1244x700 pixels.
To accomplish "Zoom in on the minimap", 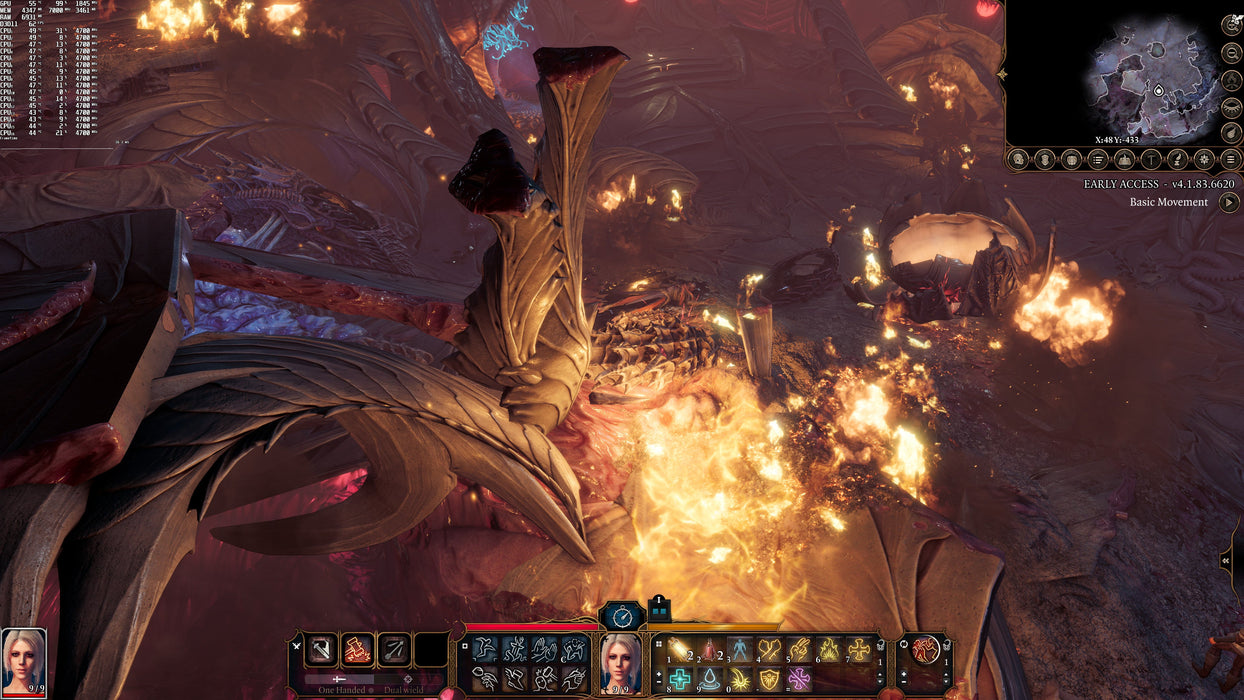I will (x=1231, y=26).
